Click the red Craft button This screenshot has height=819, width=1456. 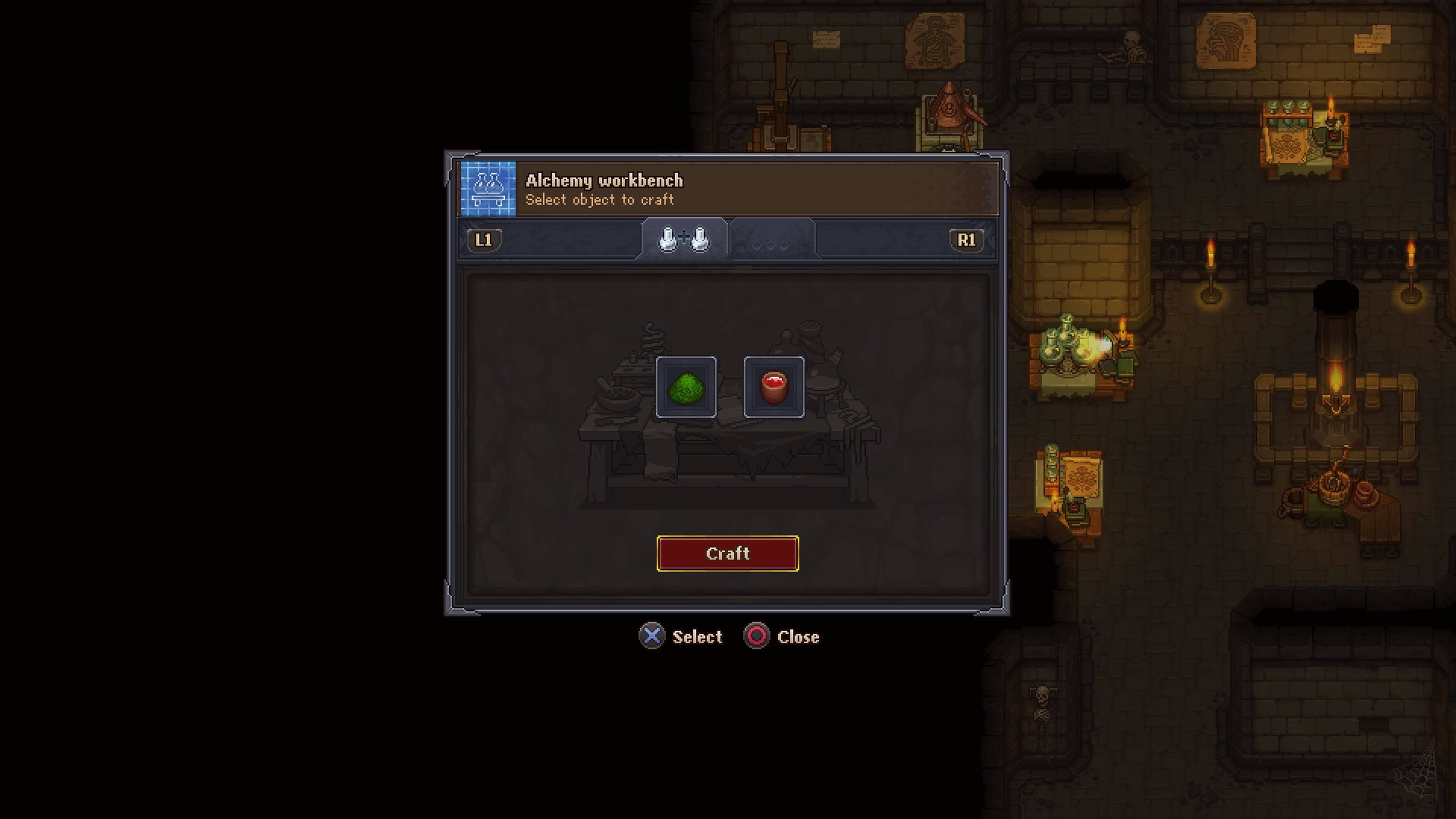click(728, 553)
